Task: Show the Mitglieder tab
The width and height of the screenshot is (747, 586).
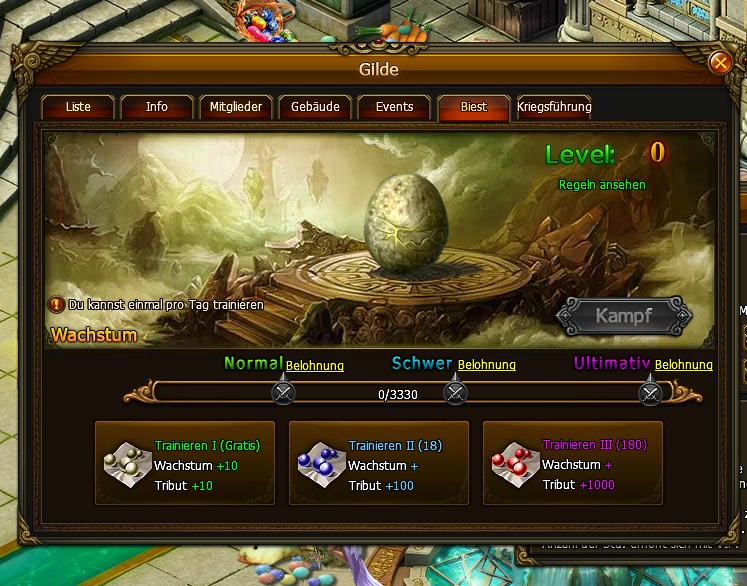Action: pyautogui.click(x=236, y=107)
